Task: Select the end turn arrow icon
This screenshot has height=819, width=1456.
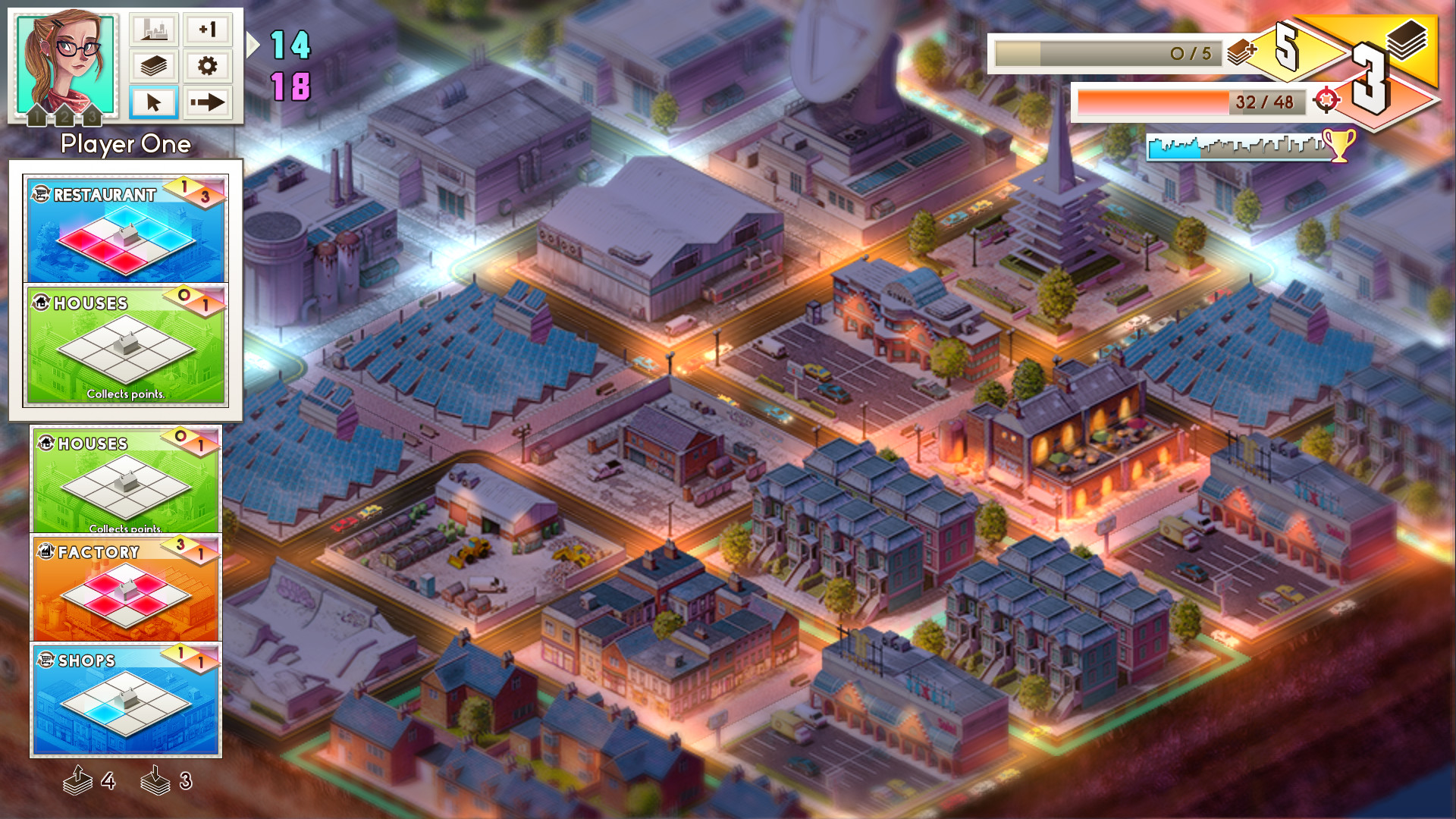Action: [x=208, y=102]
